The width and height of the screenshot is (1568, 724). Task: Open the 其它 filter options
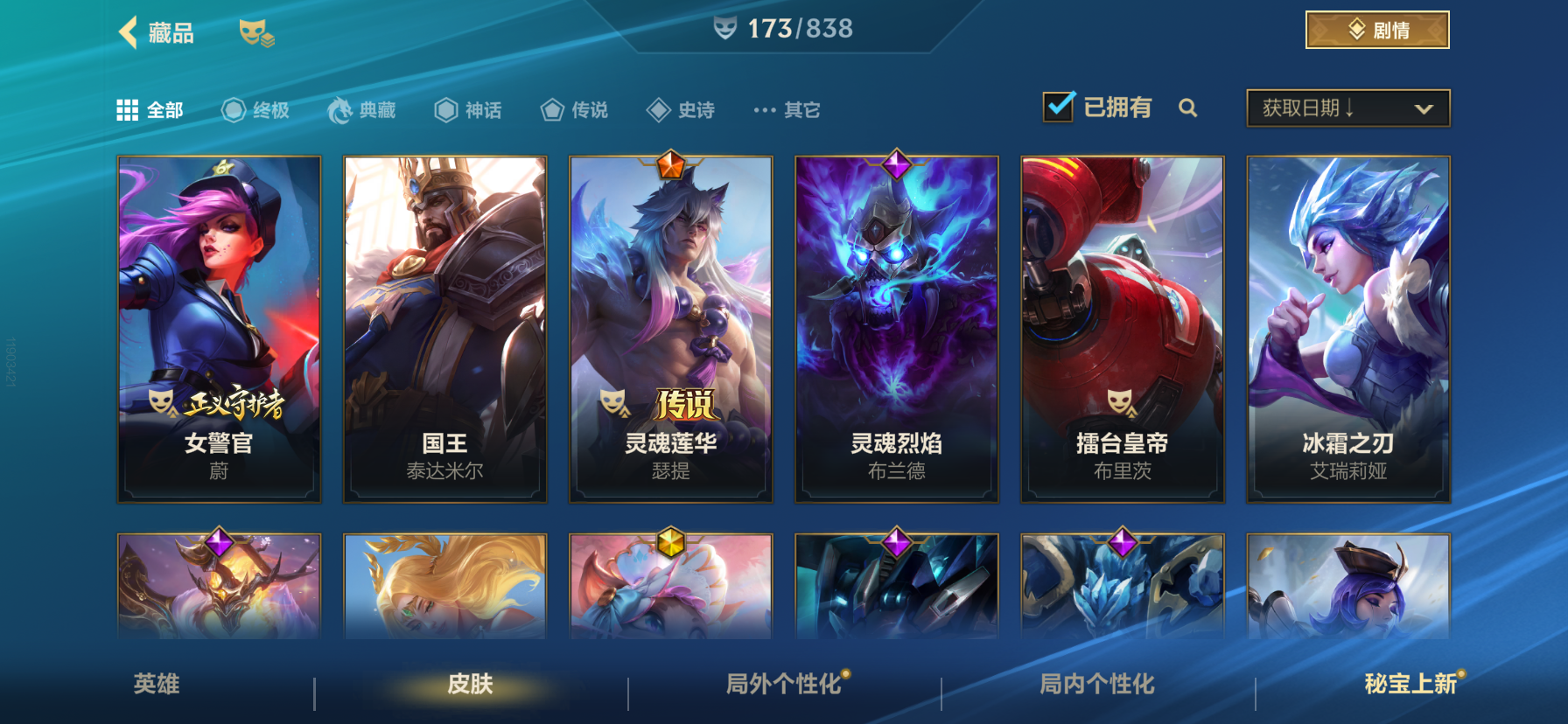click(765, 108)
